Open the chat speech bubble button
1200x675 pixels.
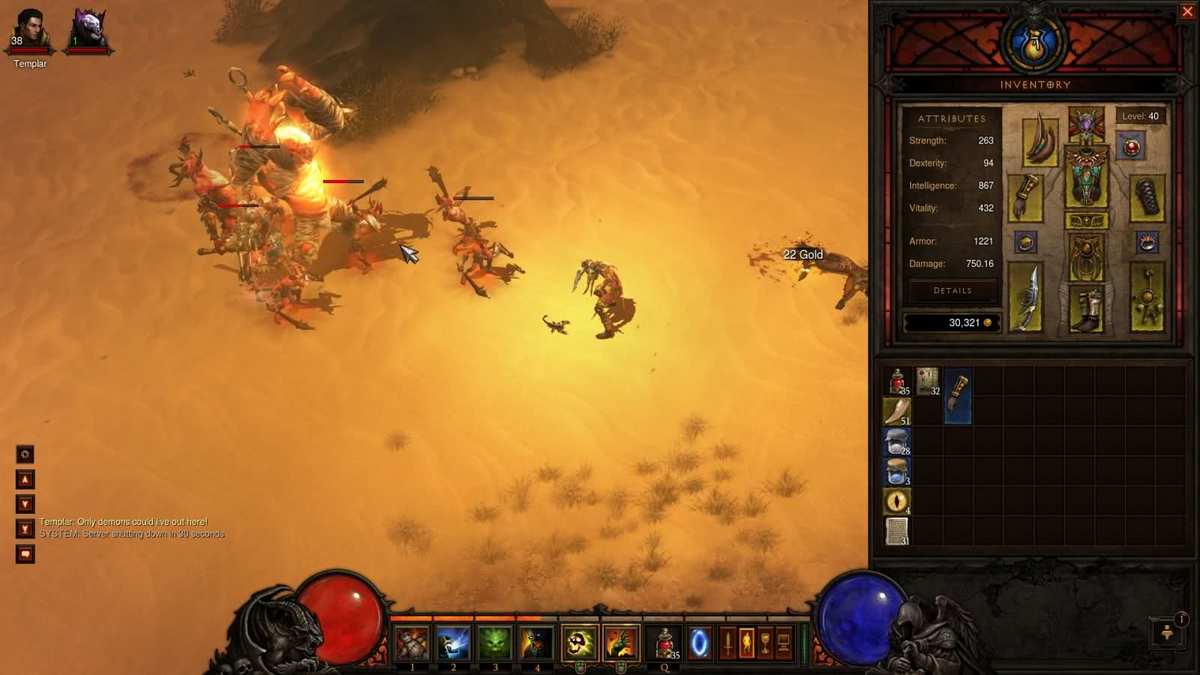pyautogui.click(x=25, y=554)
